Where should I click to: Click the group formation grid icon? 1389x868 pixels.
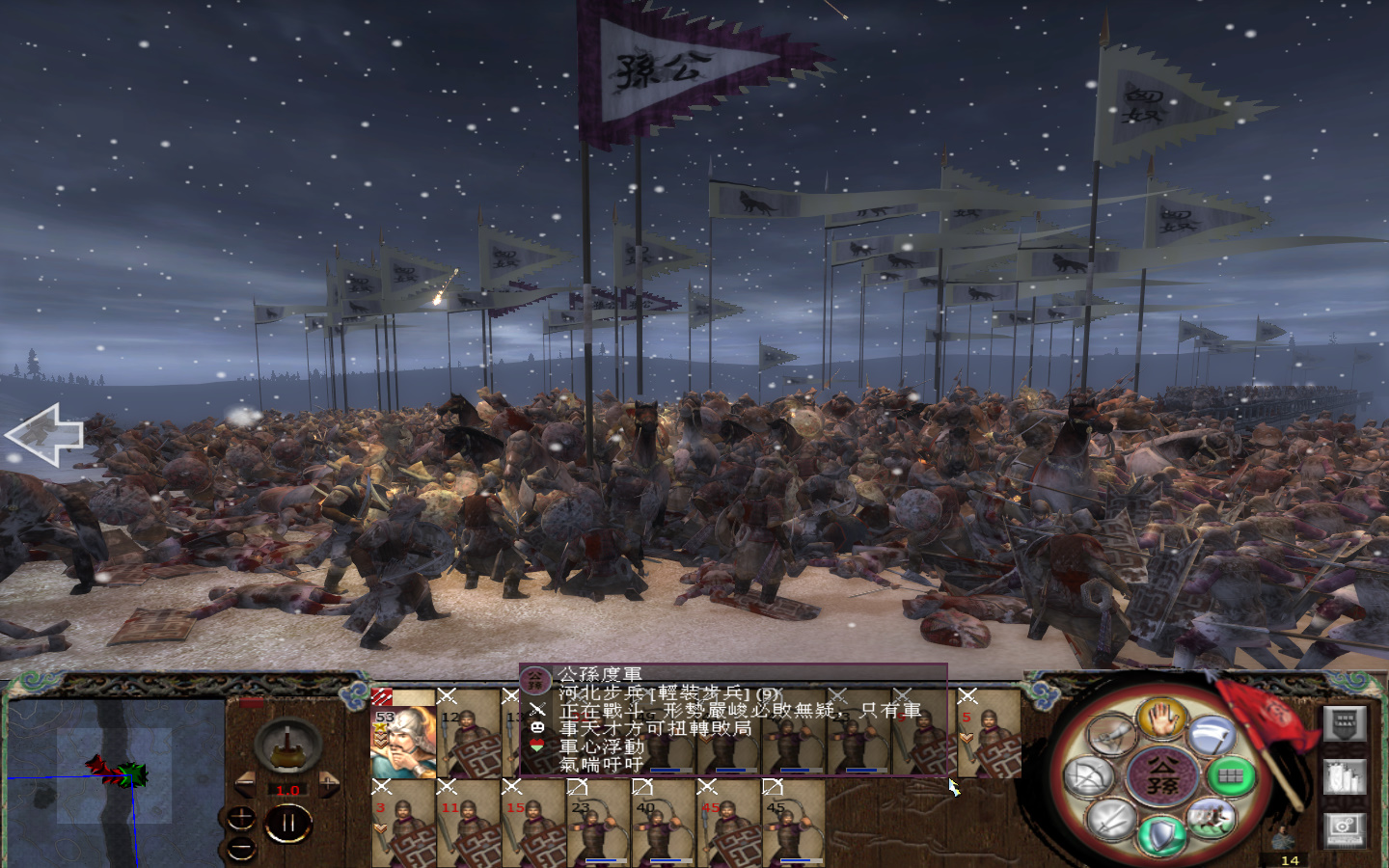(x=1230, y=776)
